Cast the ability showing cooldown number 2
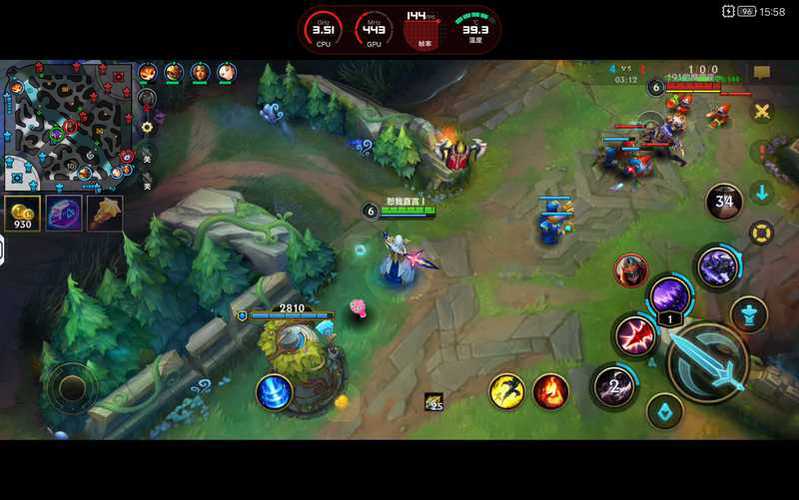Viewport: 799px width, 500px height. point(614,385)
